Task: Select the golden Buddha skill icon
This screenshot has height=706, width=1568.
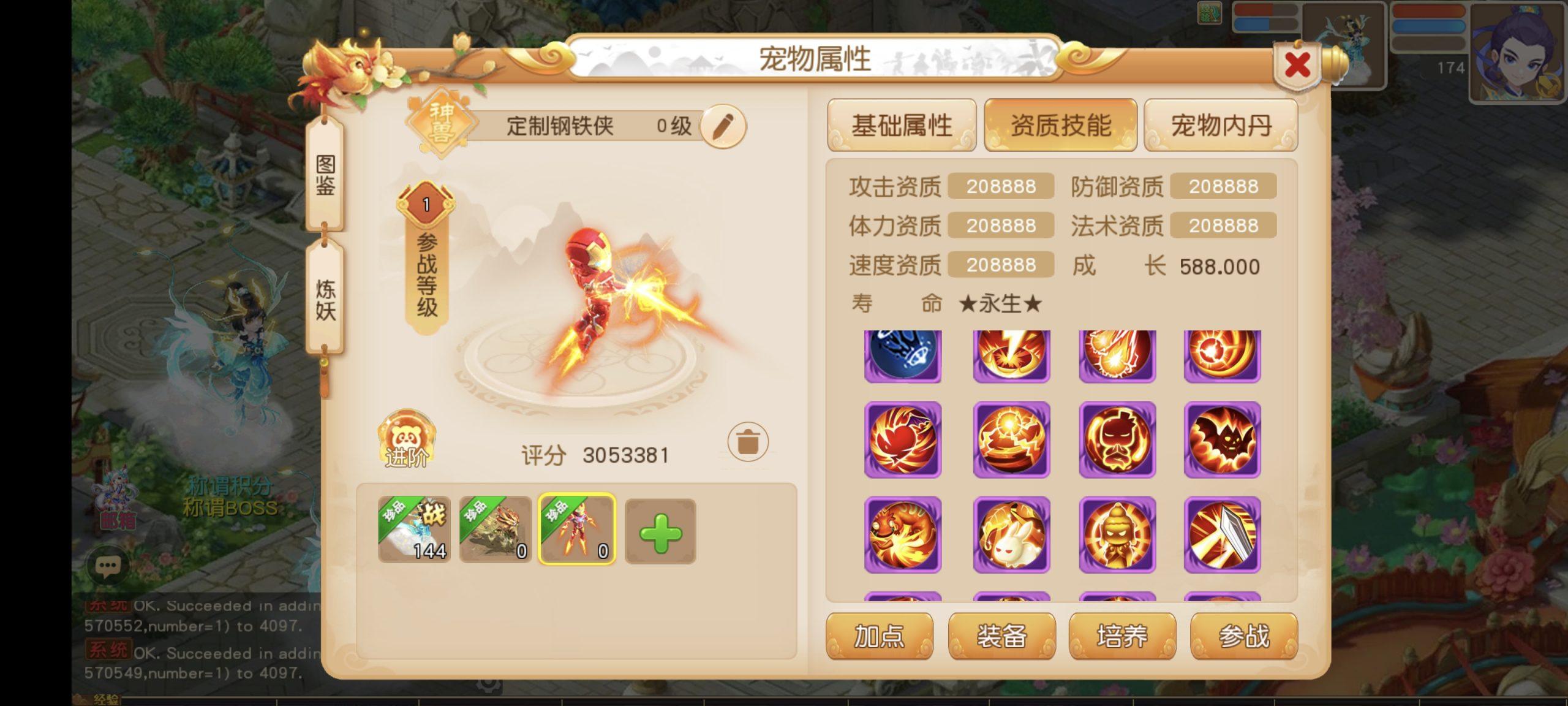Action: (x=1117, y=535)
